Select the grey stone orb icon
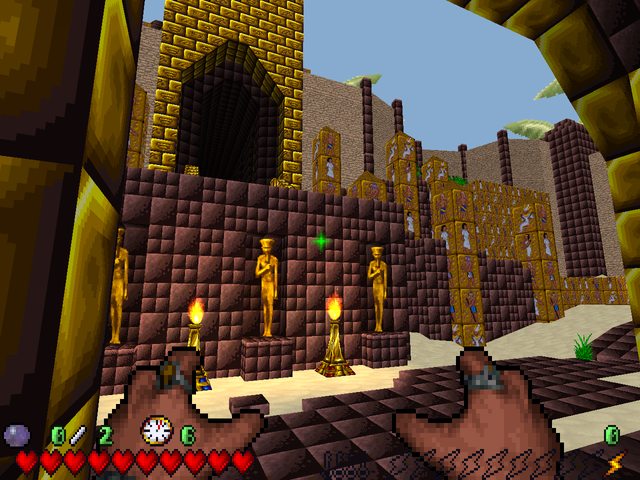 point(17,434)
